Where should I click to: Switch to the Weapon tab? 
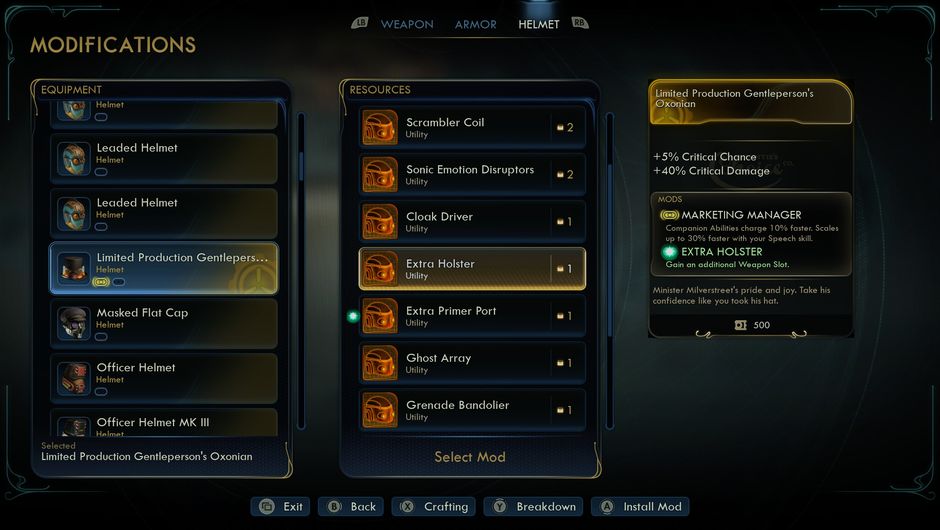pyautogui.click(x=407, y=24)
